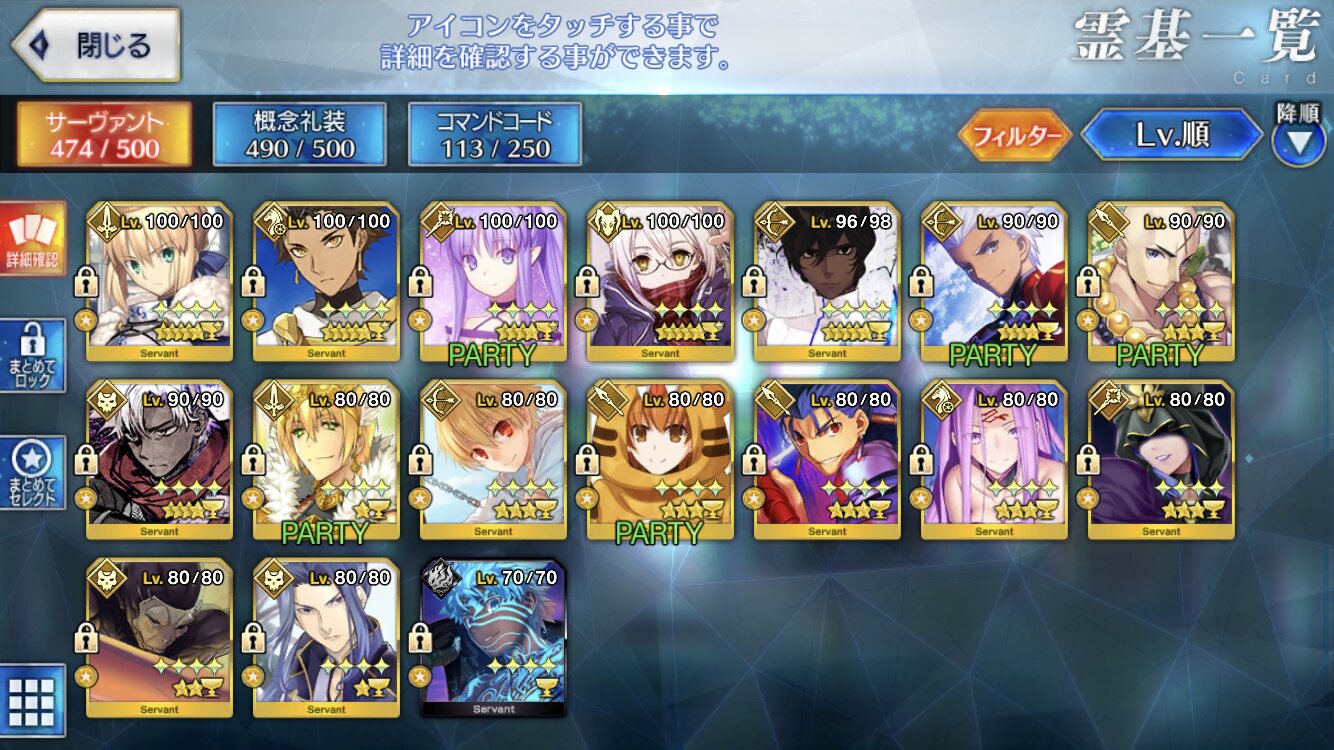Close the card list with 閉じる button
Screen dimensions: 1334x750
tap(97, 45)
